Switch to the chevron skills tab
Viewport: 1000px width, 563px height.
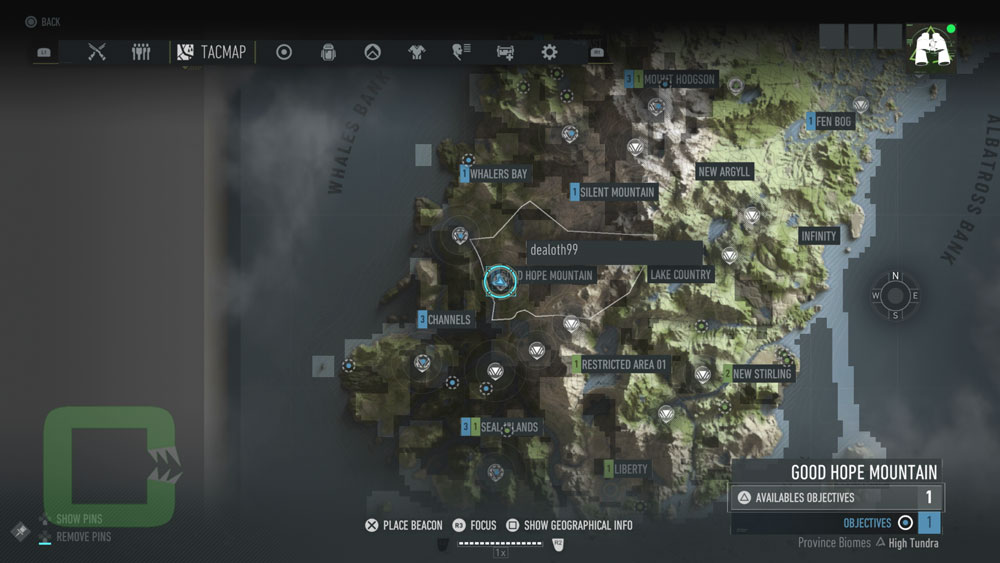point(372,52)
